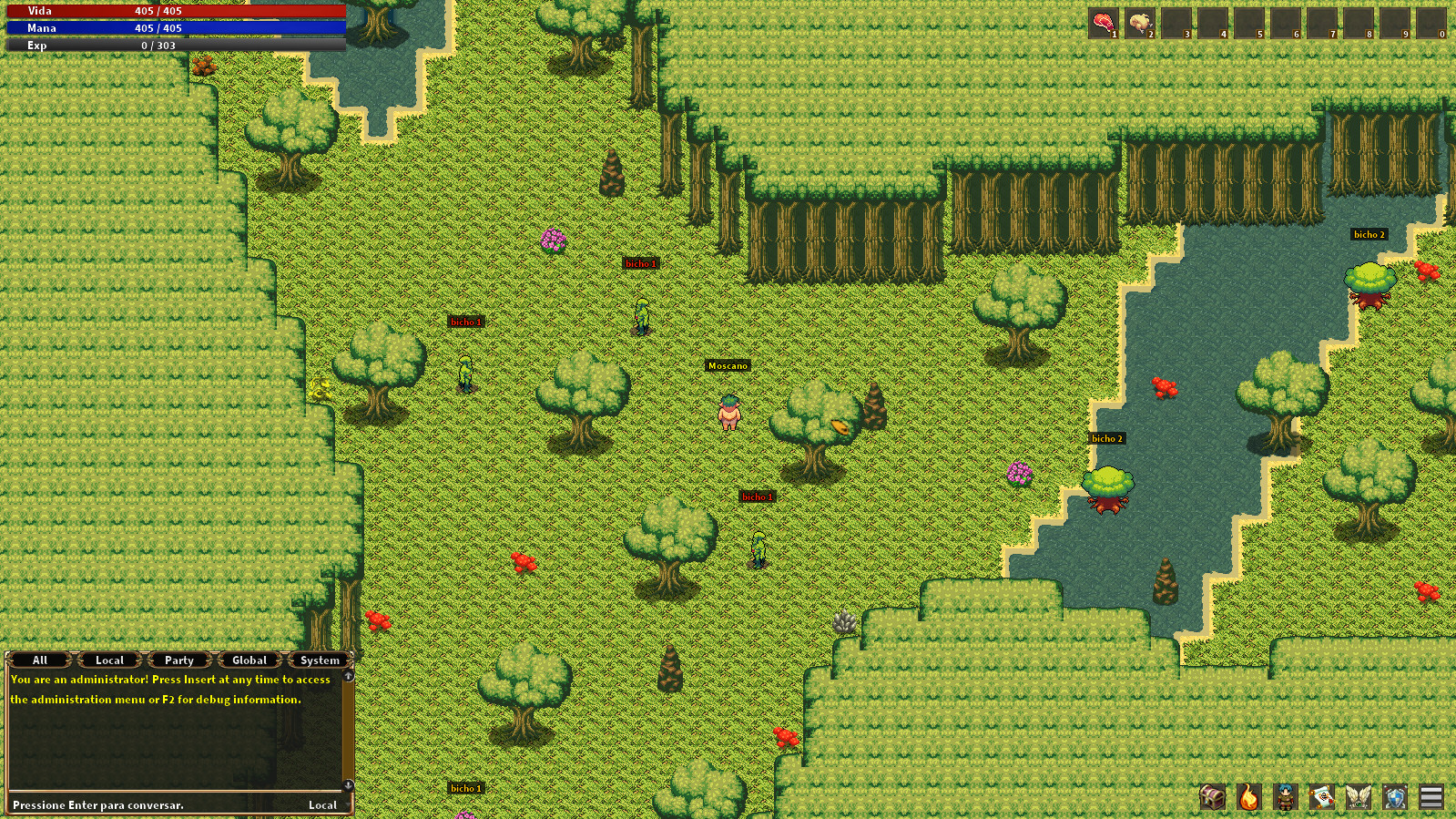Viewport: 1456px width, 819px height.
Task: Switch to the System chat tab
Action: coord(318,660)
